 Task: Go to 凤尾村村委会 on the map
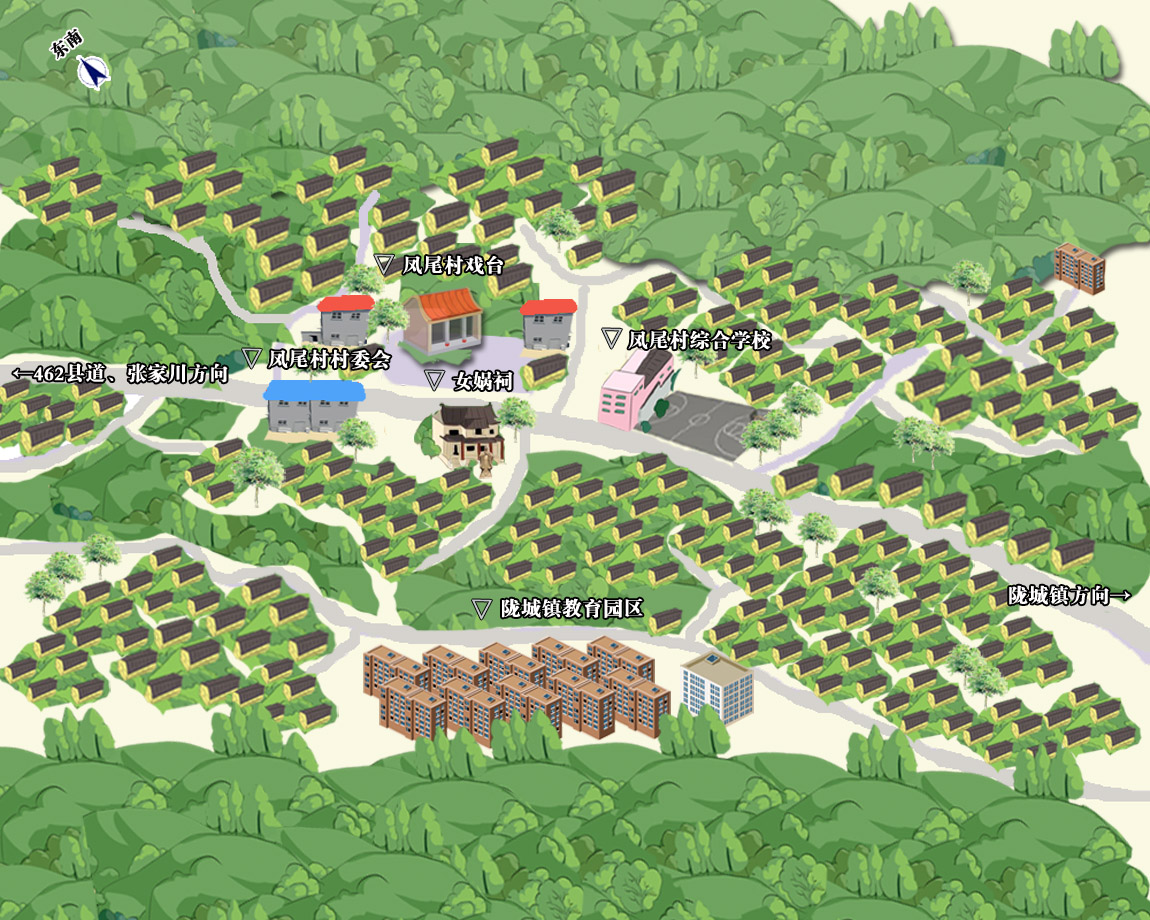click(318, 359)
